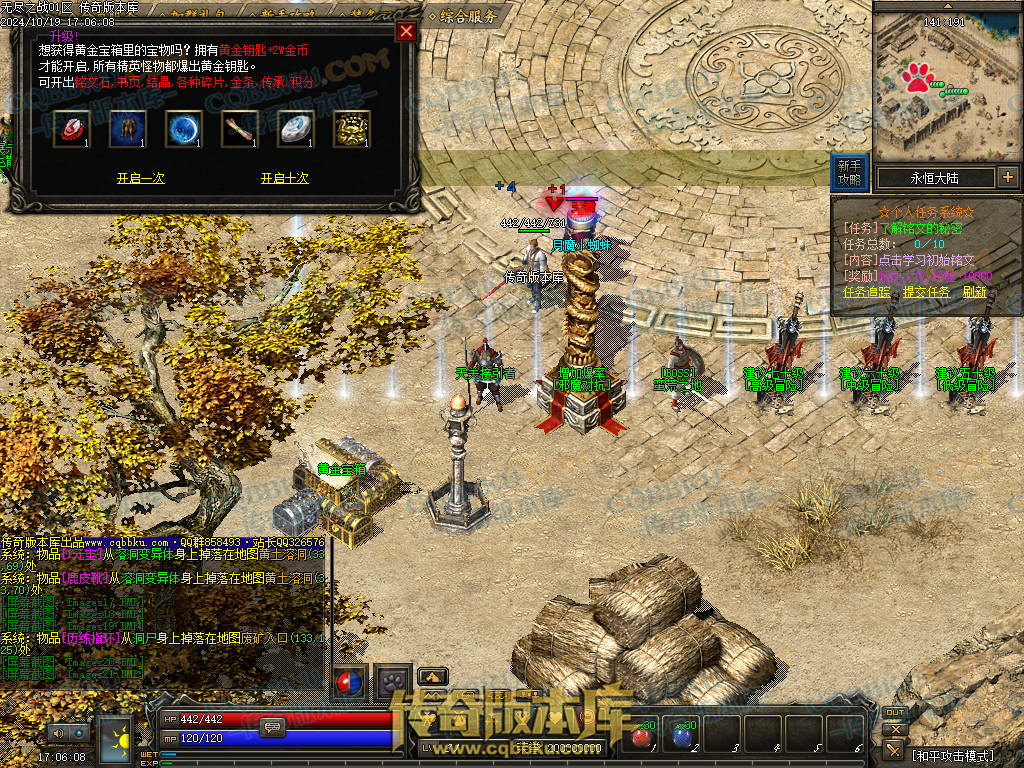Select the red gem reward icon

pyautogui.click(x=72, y=129)
